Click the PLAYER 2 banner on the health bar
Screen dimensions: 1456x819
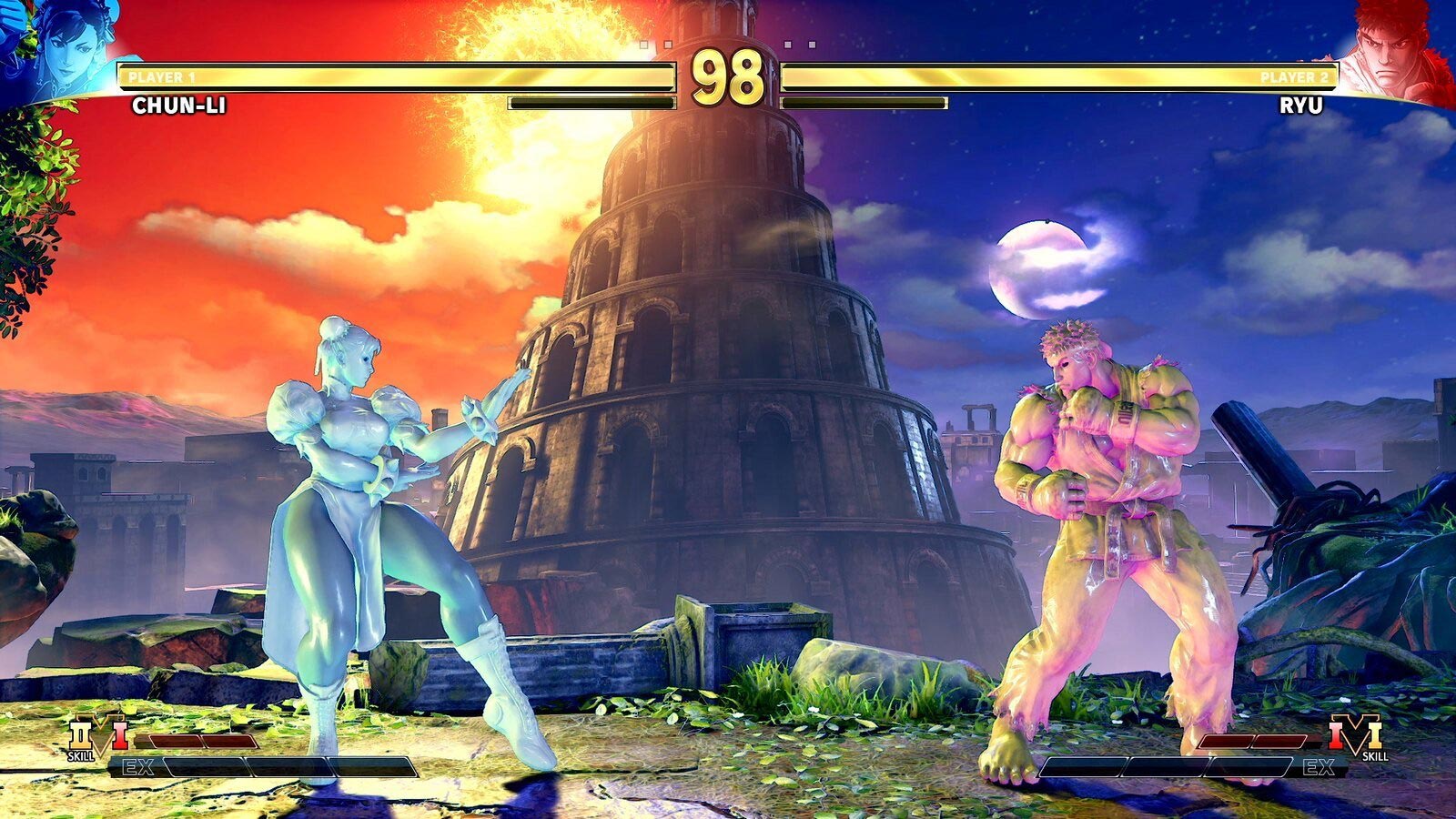pyautogui.click(x=1296, y=76)
